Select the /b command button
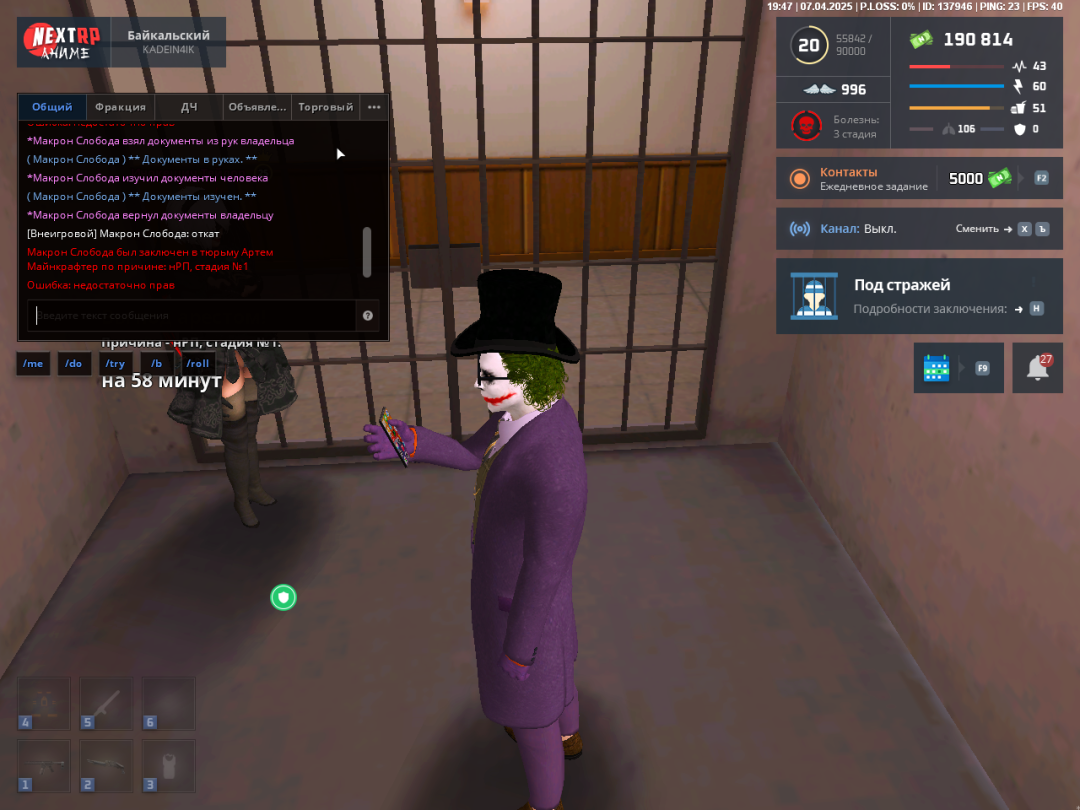The width and height of the screenshot is (1080, 810). click(x=157, y=364)
